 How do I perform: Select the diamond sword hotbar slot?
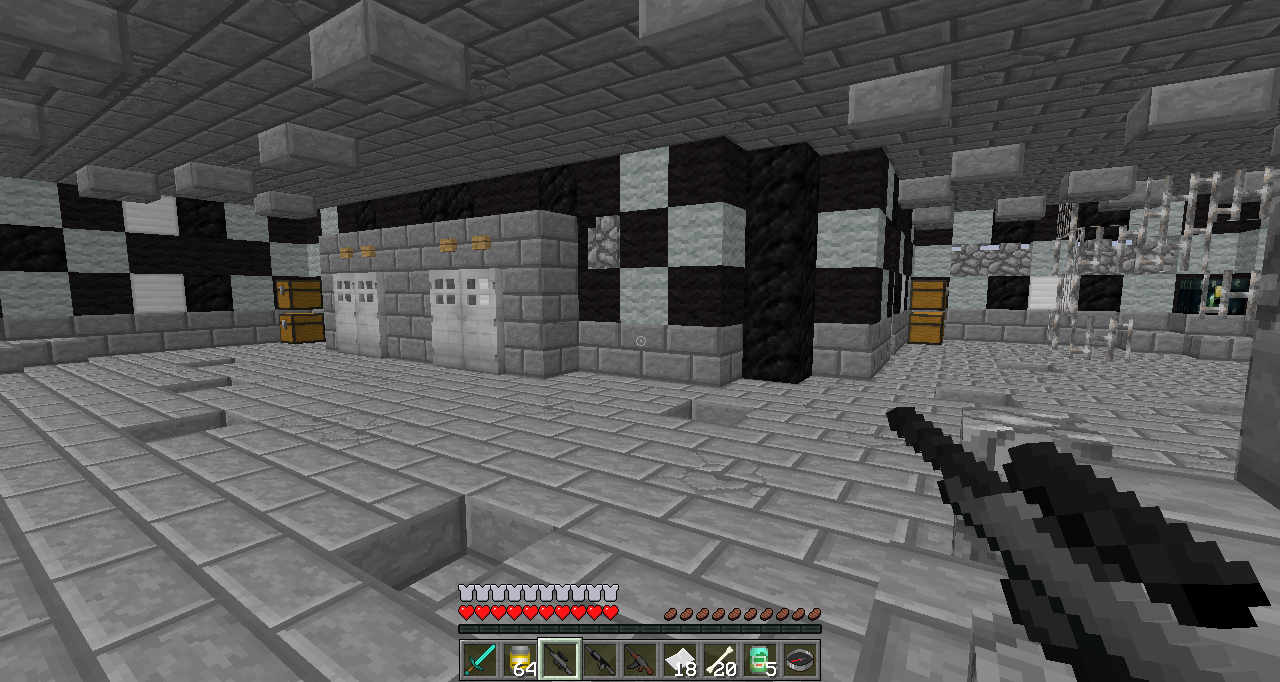480,660
